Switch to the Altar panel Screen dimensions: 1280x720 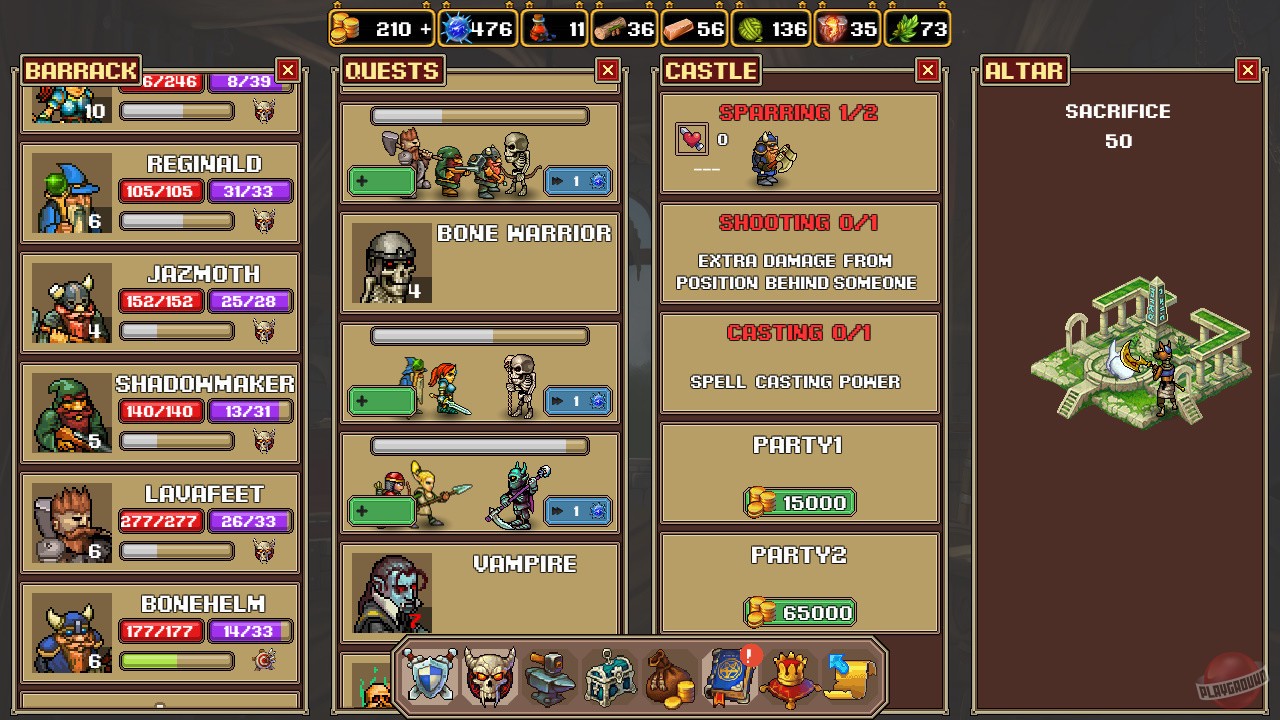(x=1023, y=70)
